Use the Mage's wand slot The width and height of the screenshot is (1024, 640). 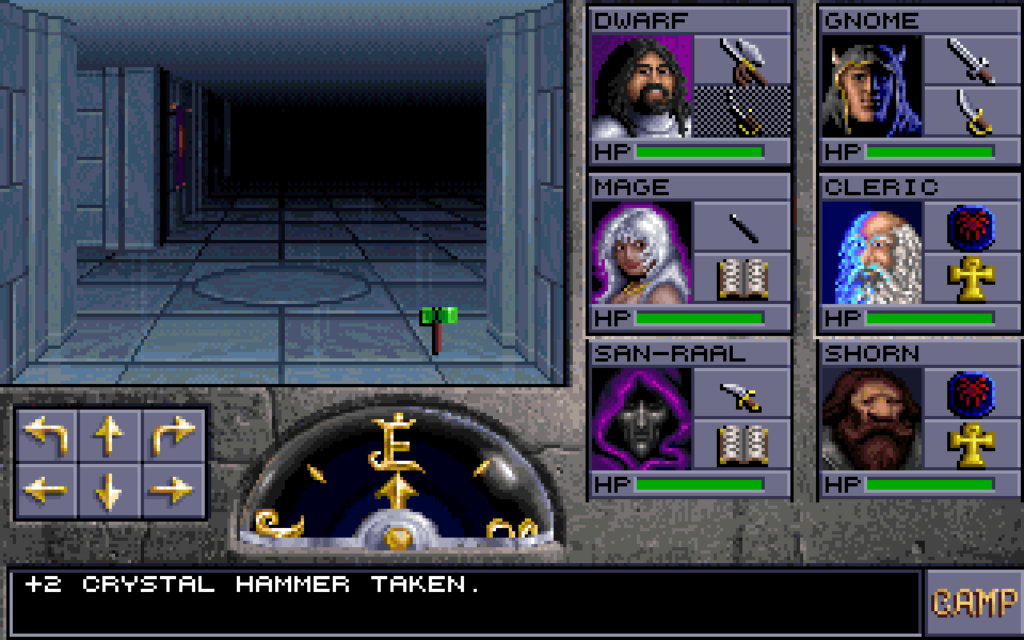tap(742, 227)
